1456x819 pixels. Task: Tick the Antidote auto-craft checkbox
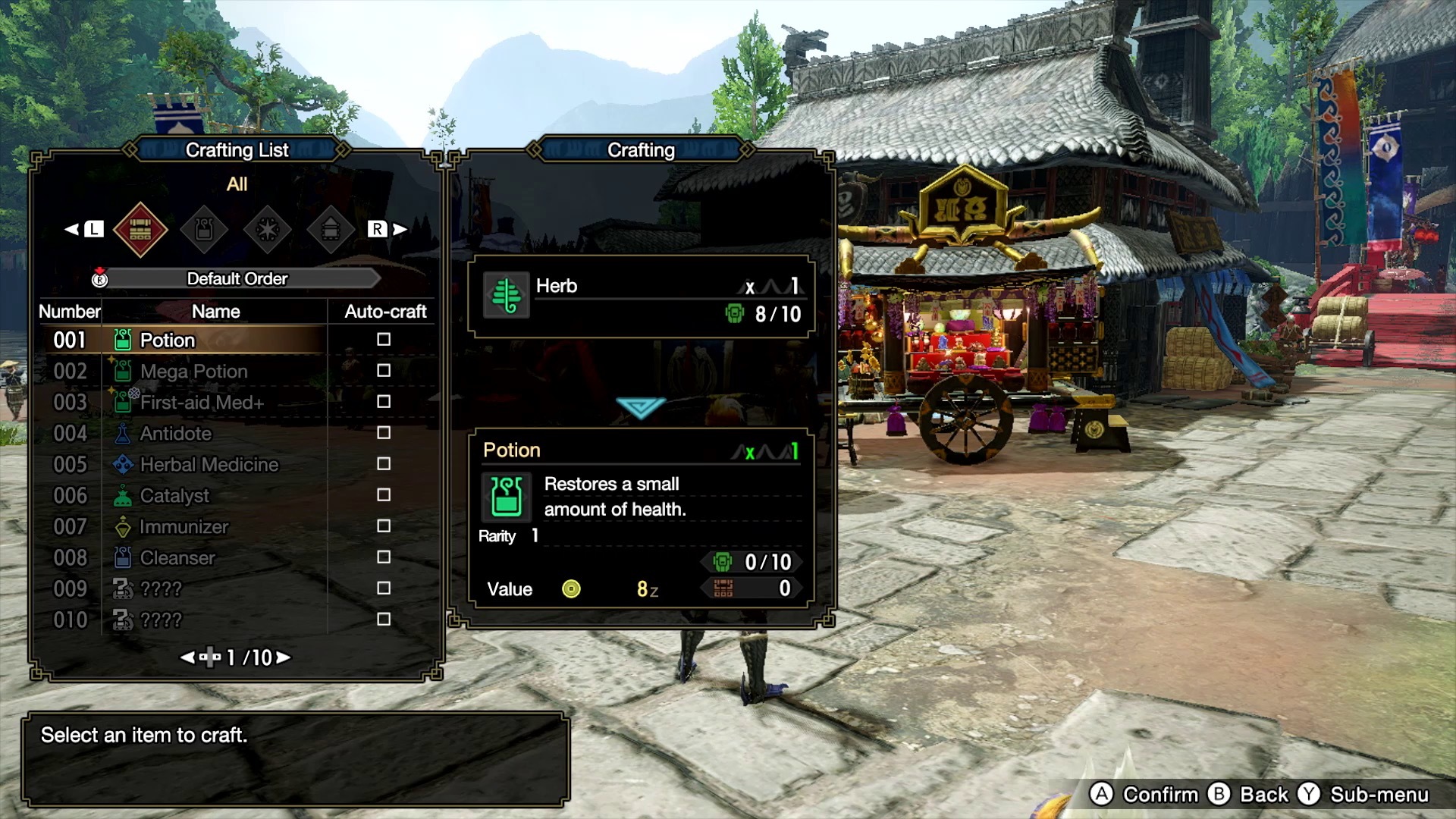point(384,433)
